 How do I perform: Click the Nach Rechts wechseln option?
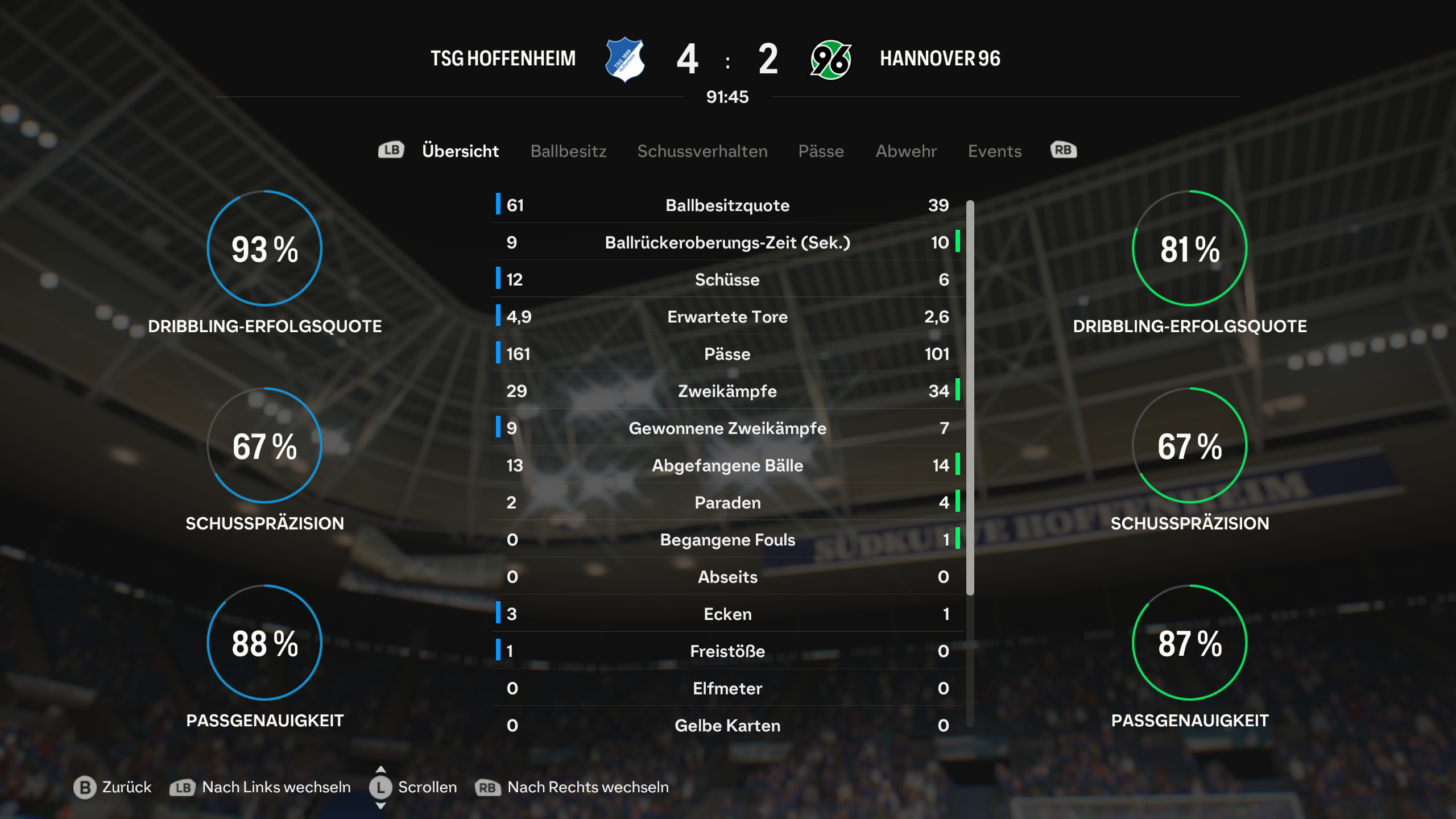573,787
